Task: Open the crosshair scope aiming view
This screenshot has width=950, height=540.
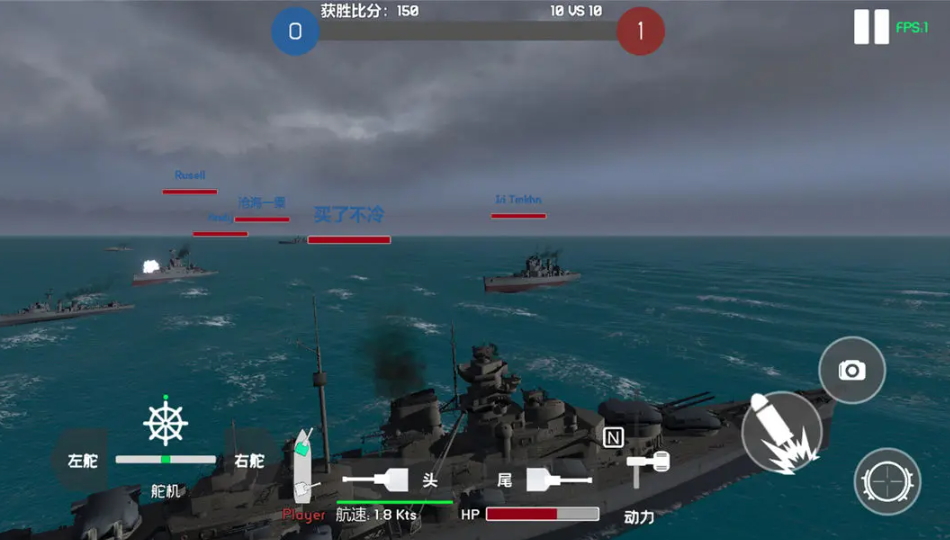Action: 887,481
